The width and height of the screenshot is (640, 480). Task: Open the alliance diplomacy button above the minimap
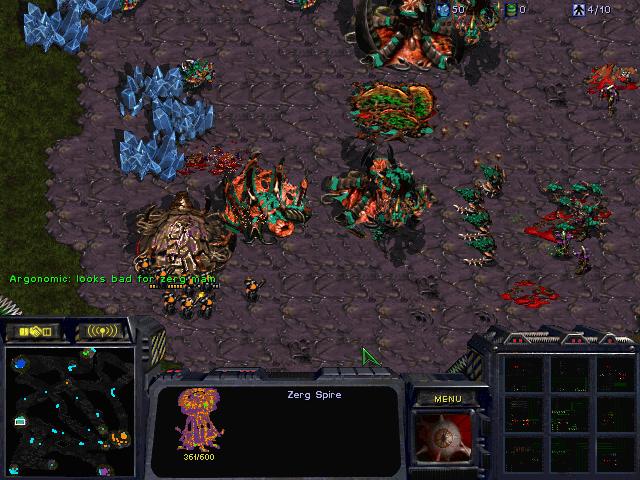tap(33, 331)
